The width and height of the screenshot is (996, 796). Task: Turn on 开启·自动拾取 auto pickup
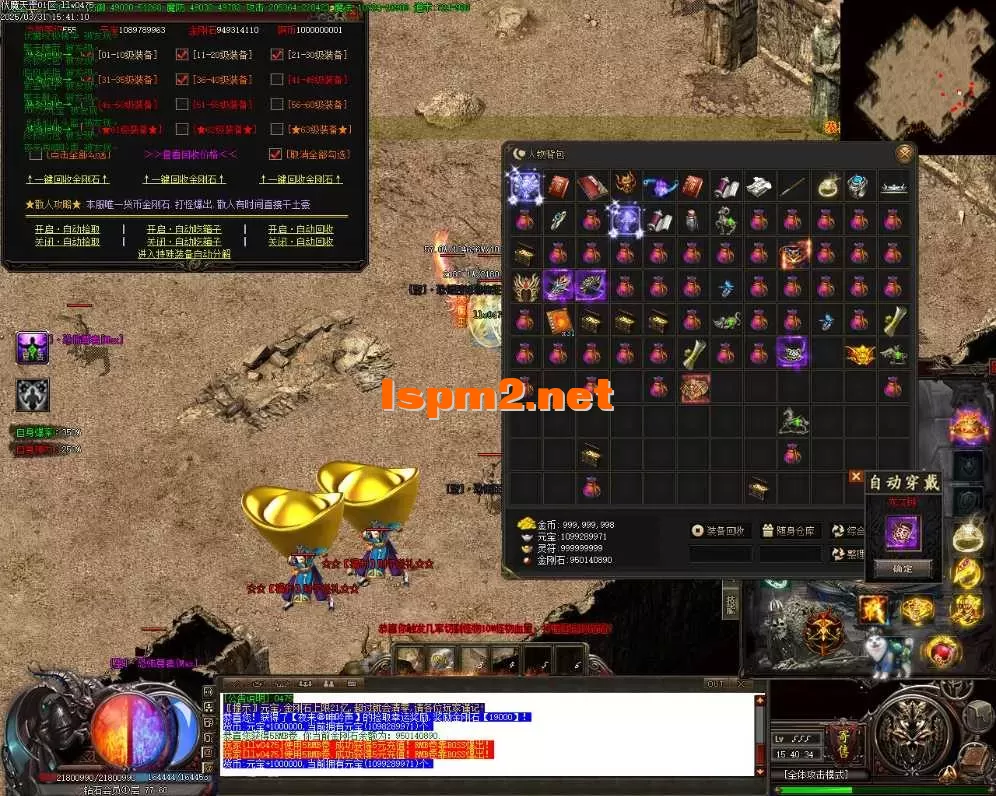tap(67, 229)
